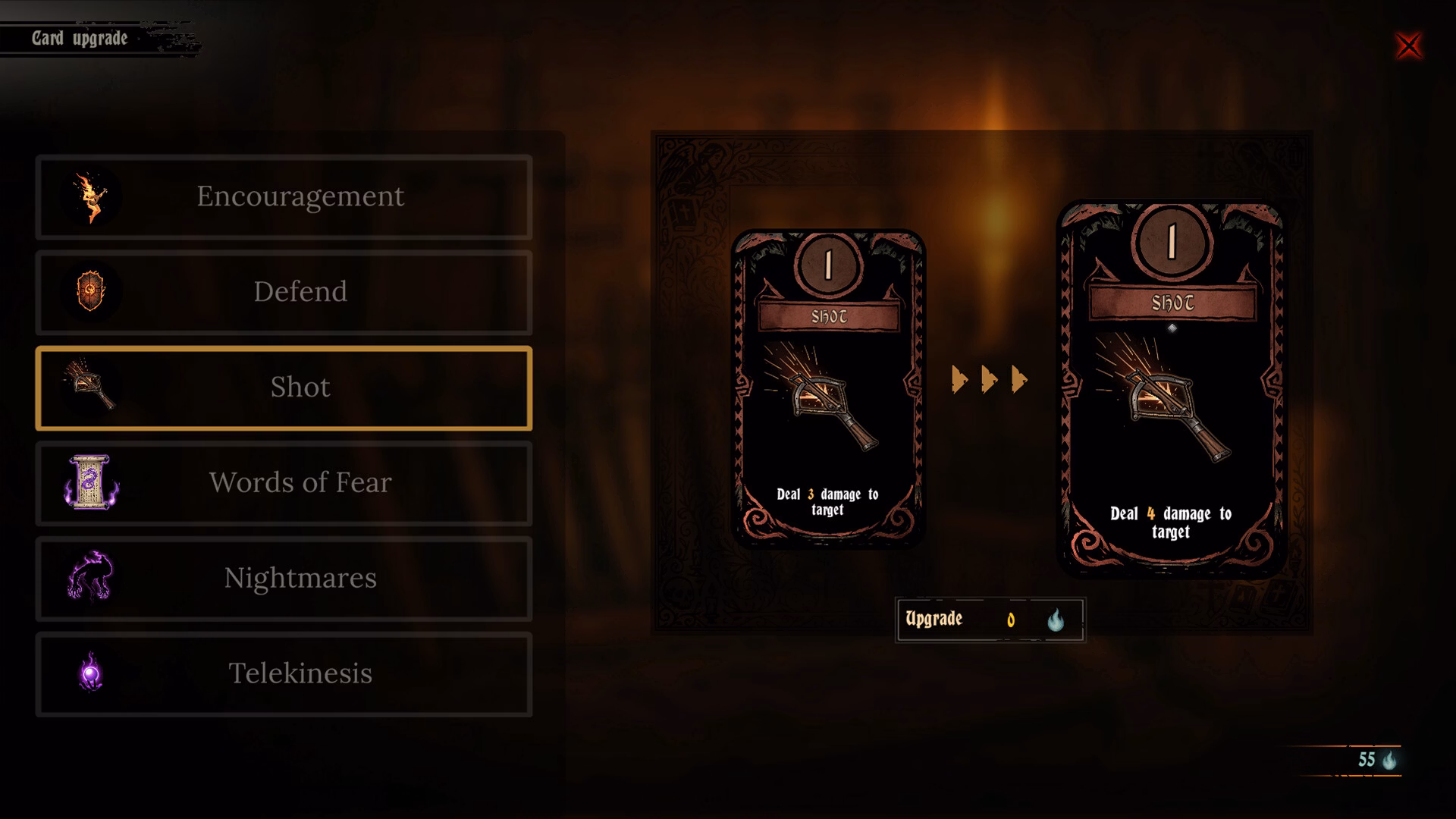Click the Upgrade button
Image resolution: width=1456 pixels, height=819 pixels.
tap(990, 620)
